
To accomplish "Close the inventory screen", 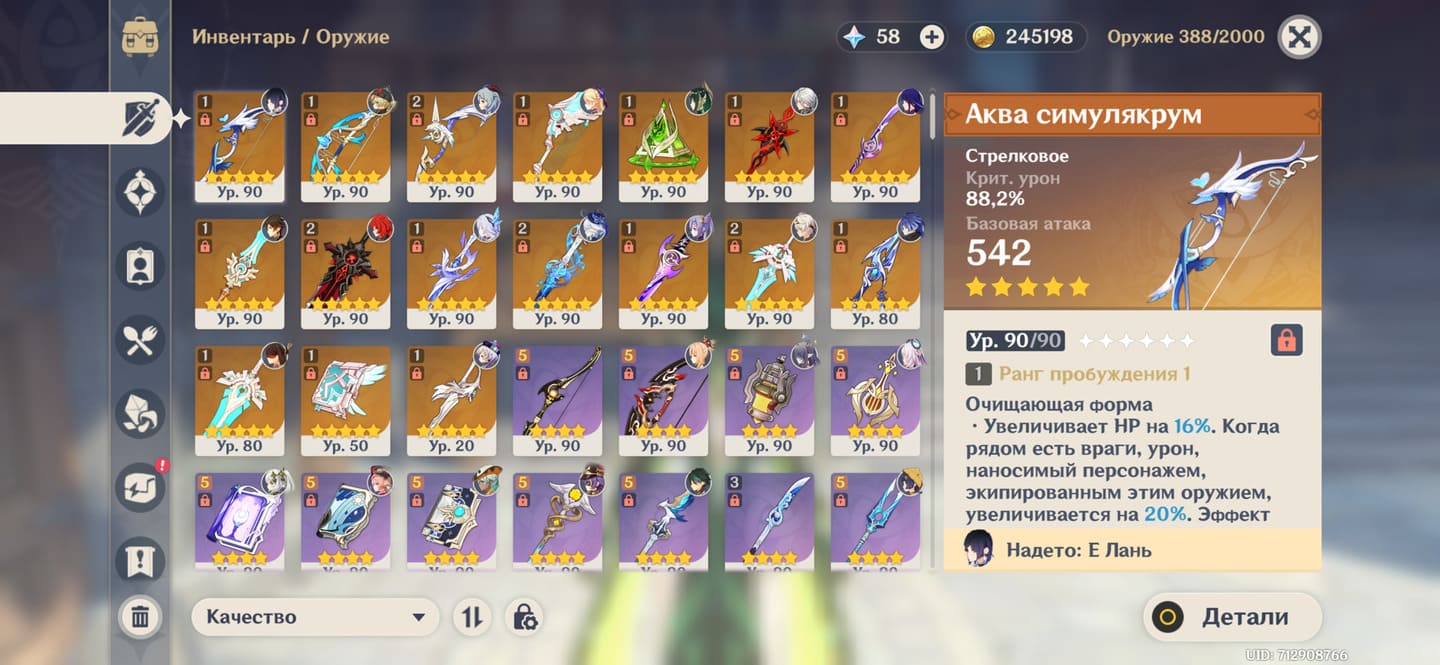I will click(1298, 38).
